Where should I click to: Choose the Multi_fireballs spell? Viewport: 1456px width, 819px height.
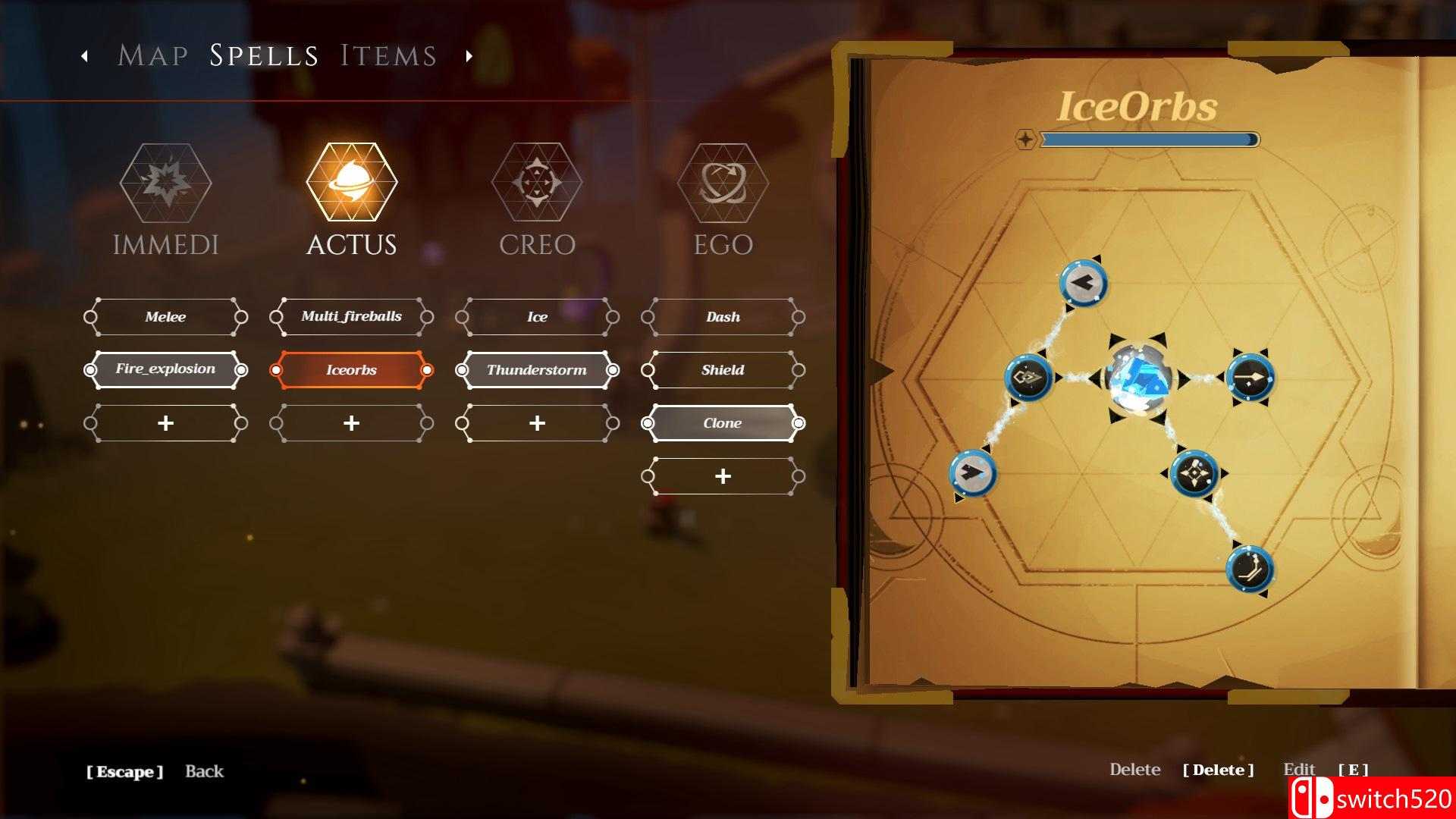coord(351,317)
